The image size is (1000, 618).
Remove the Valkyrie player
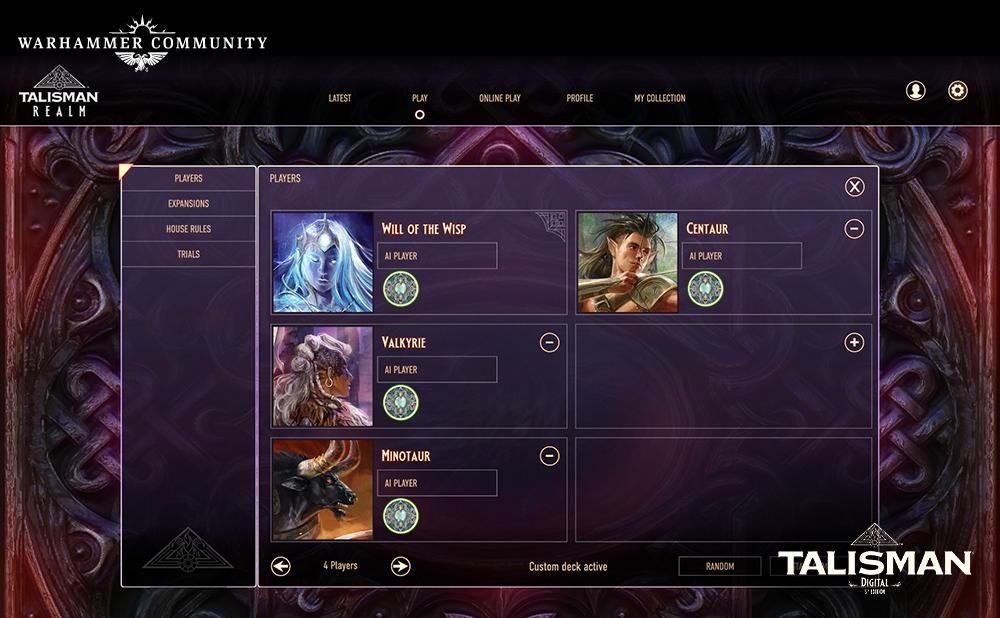coord(549,343)
